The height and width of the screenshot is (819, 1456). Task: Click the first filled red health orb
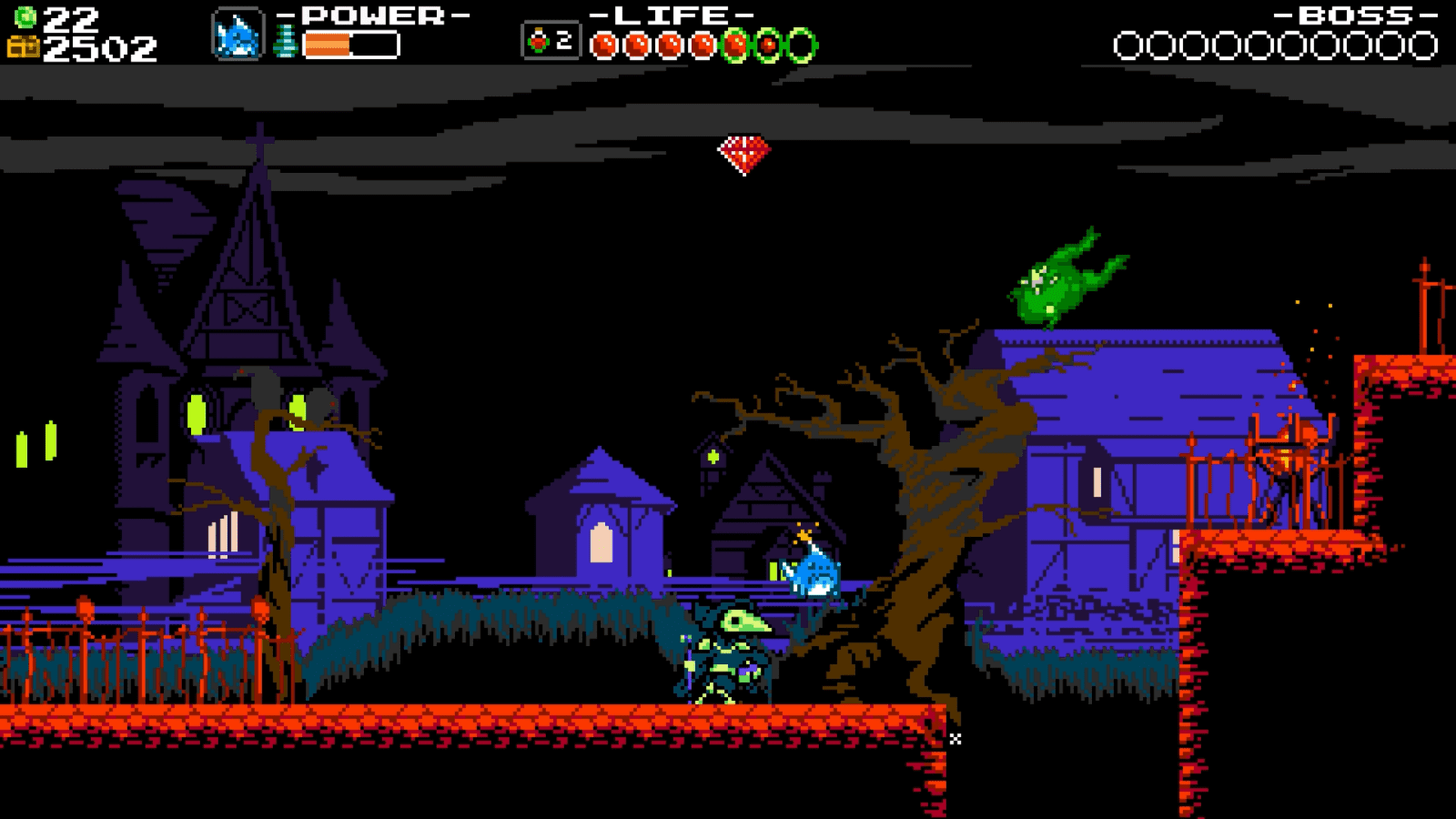point(602,41)
